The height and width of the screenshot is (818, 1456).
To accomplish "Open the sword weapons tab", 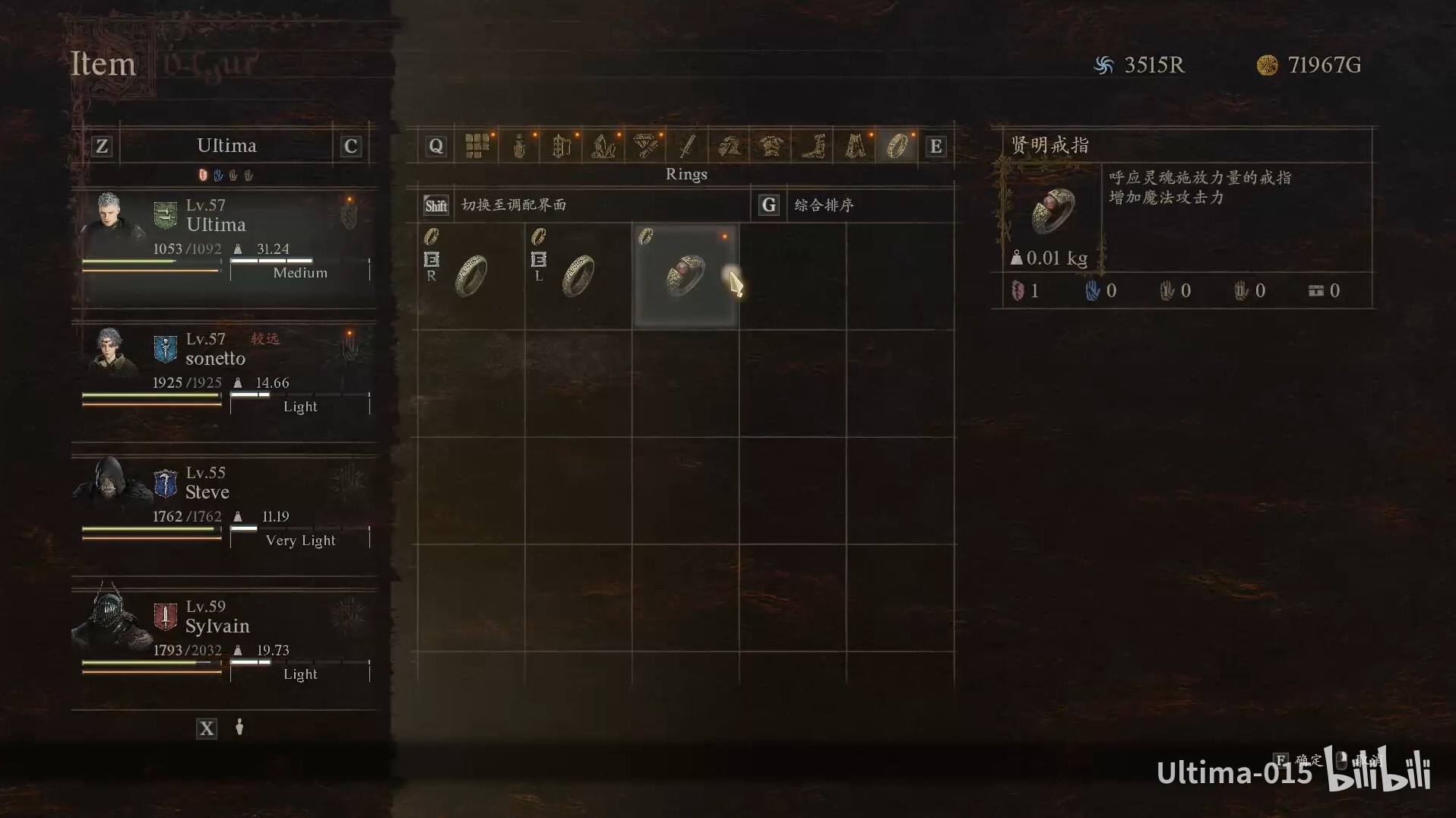I will tap(687, 145).
